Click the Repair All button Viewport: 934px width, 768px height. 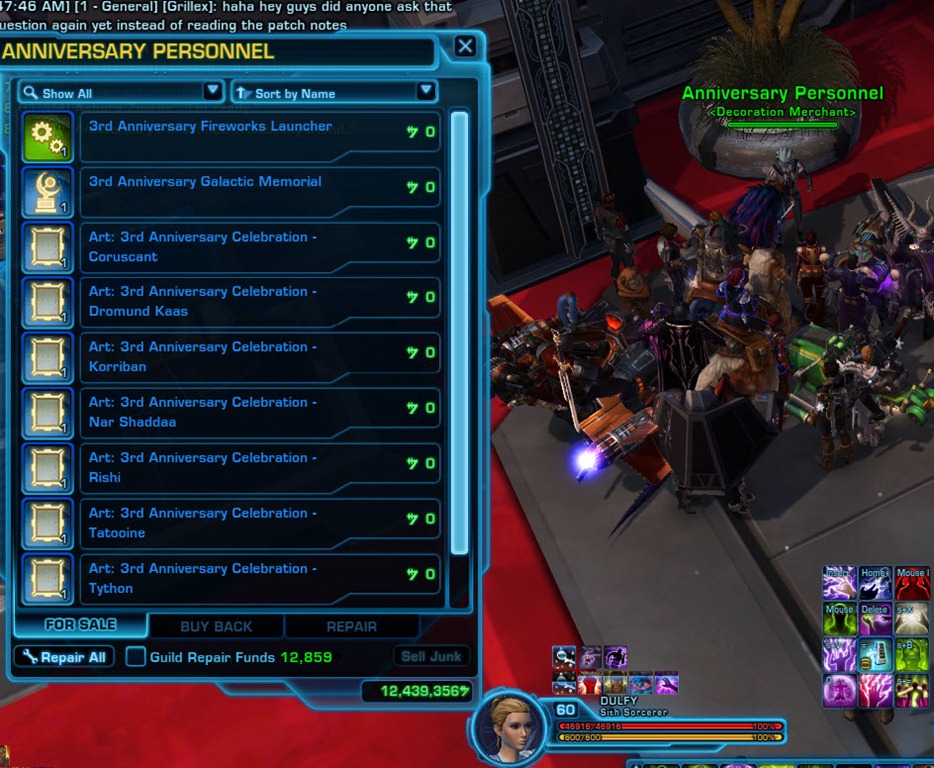pos(65,657)
